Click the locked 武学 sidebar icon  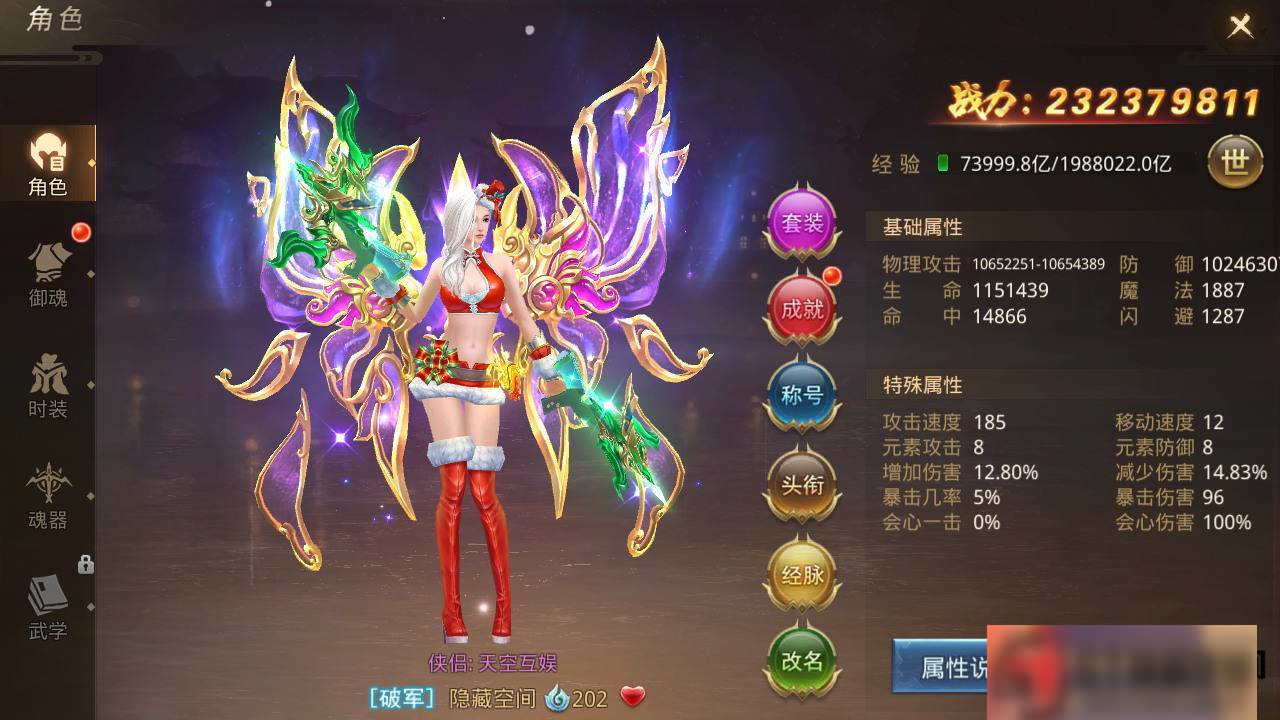click(x=48, y=607)
